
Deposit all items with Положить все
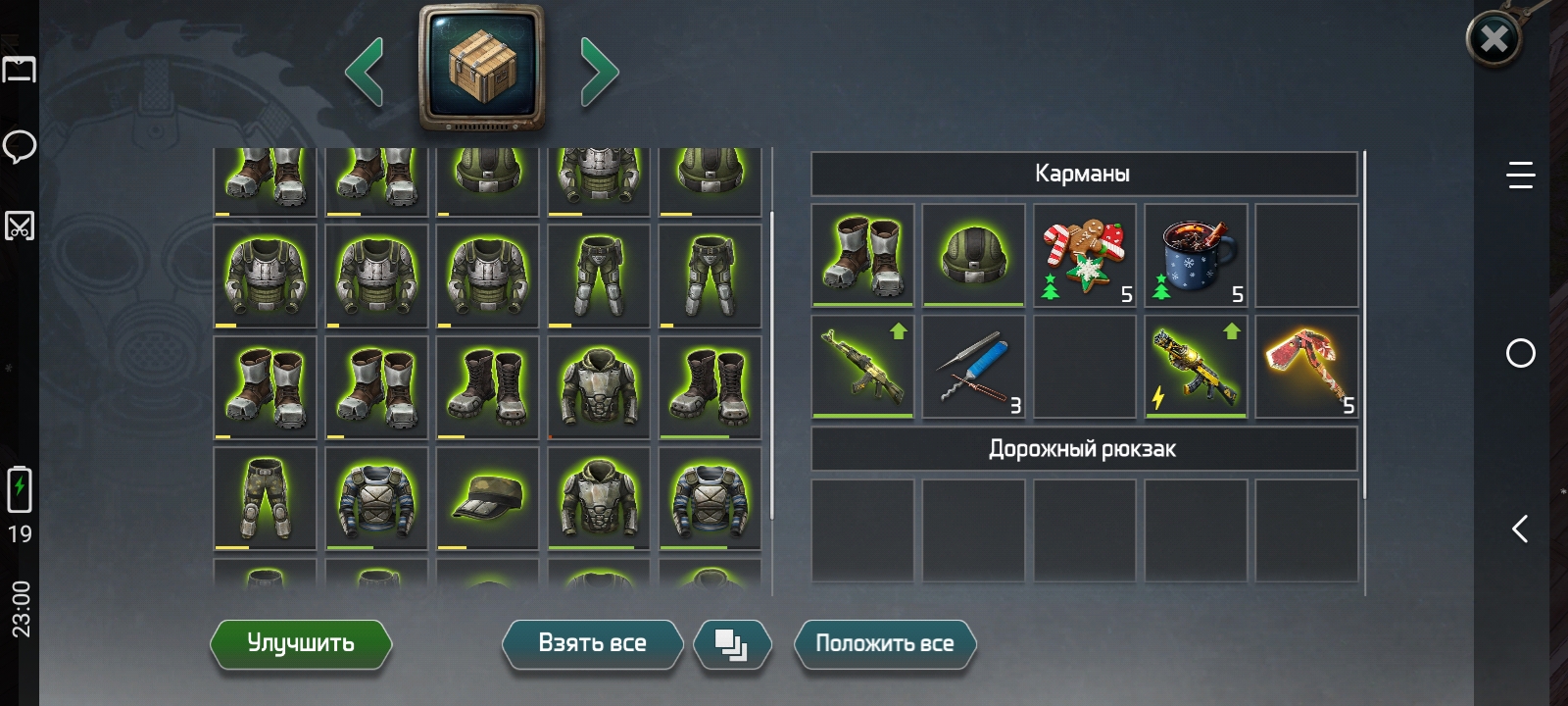tap(884, 644)
